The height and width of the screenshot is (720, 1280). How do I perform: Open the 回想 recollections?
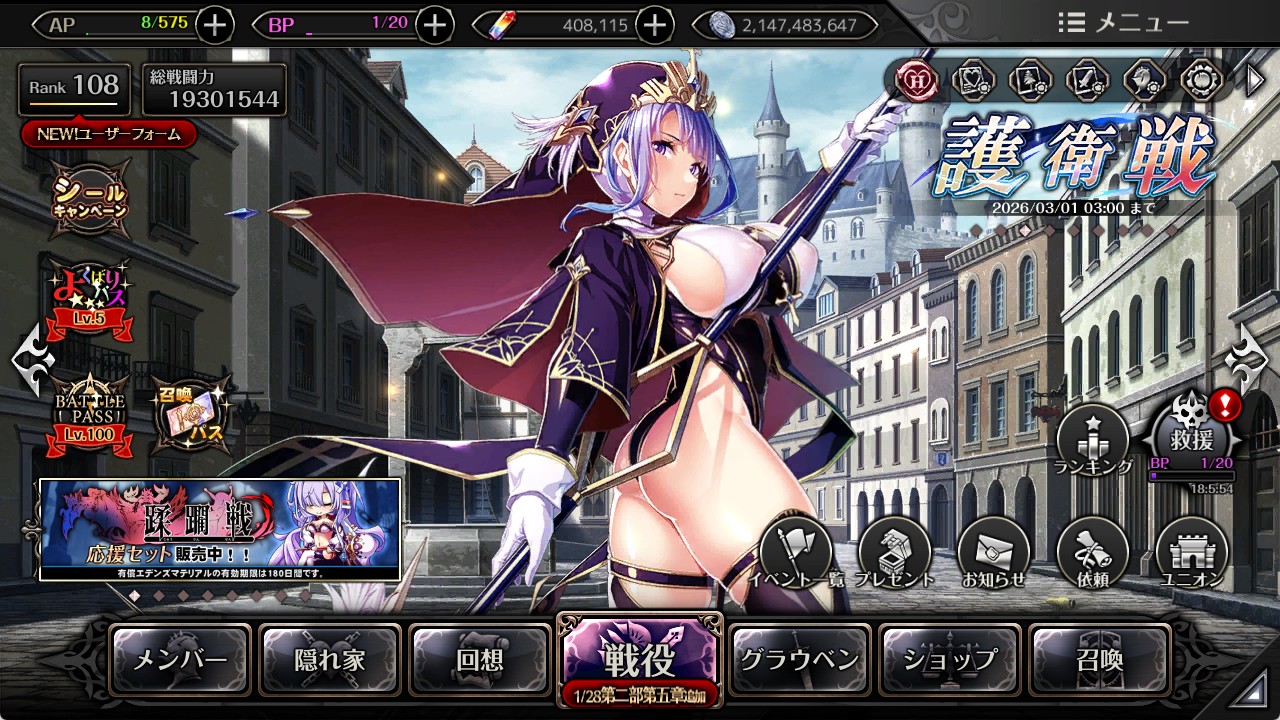(x=480, y=660)
